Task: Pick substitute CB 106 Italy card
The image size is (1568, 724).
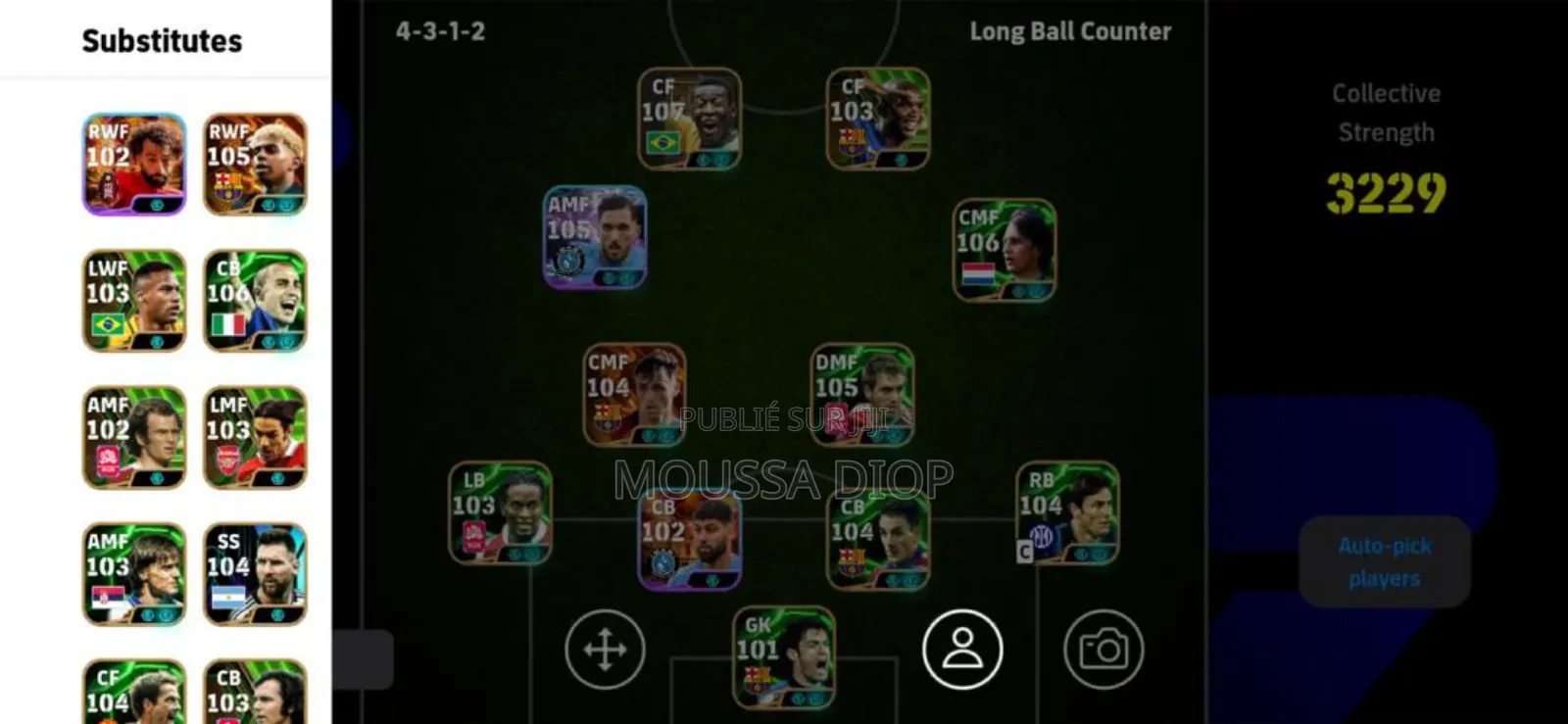Action: pos(255,300)
